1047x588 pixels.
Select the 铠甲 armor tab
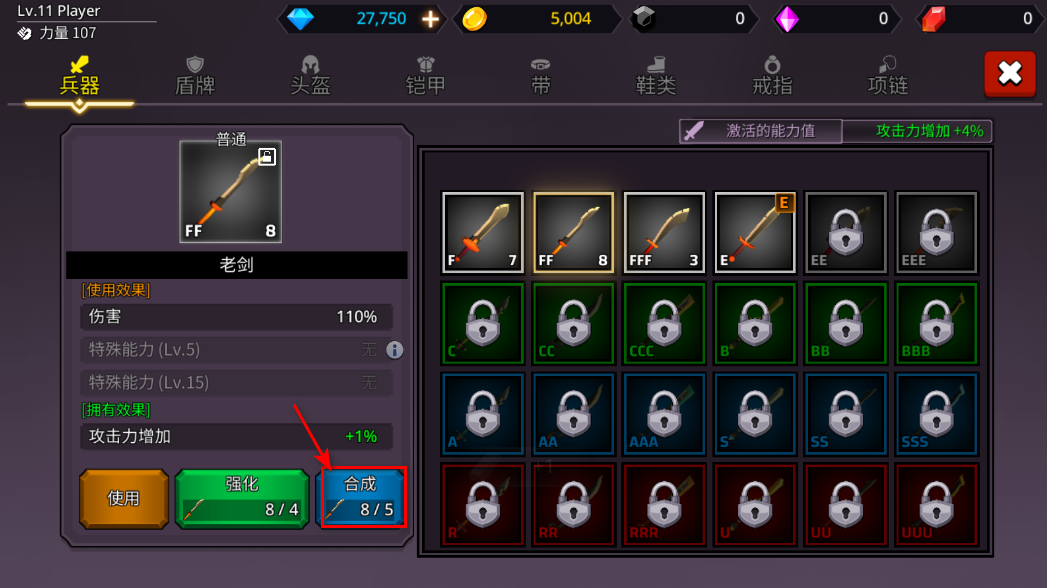[426, 76]
